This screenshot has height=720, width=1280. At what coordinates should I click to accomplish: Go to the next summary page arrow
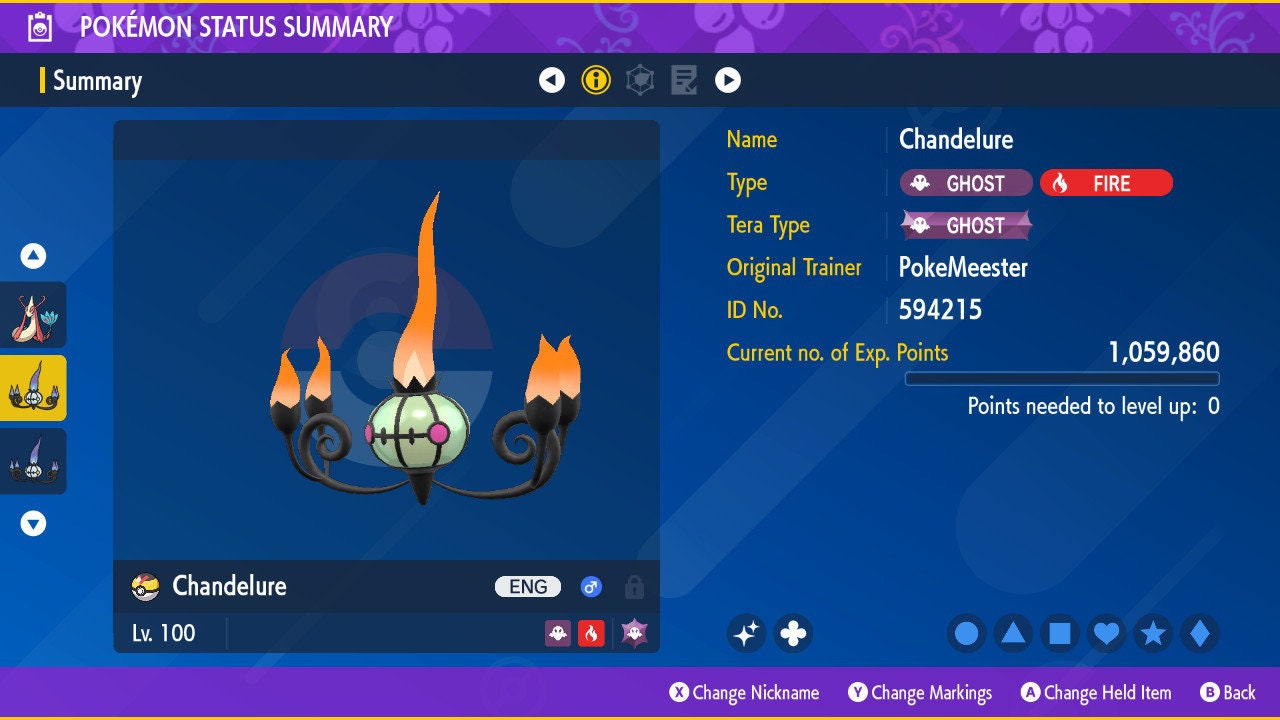tap(728, 81)
